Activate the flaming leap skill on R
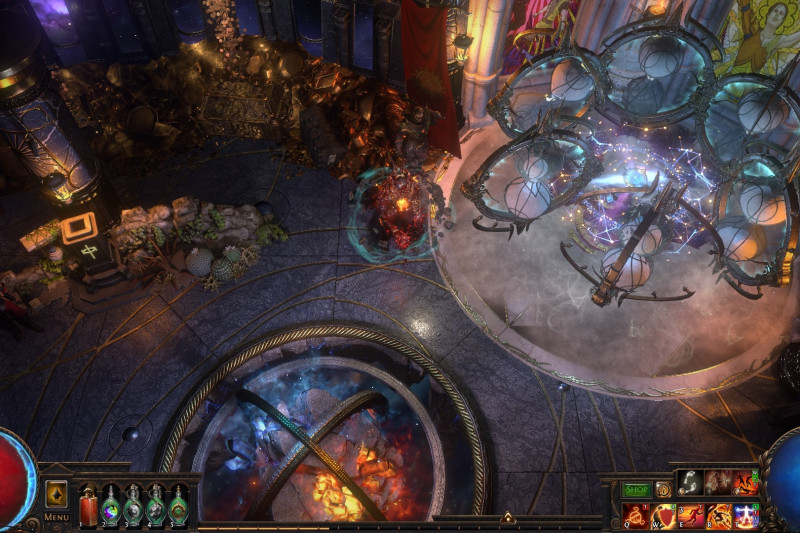The width and height of the screenshot is (800, 533). tap(718, 515)
